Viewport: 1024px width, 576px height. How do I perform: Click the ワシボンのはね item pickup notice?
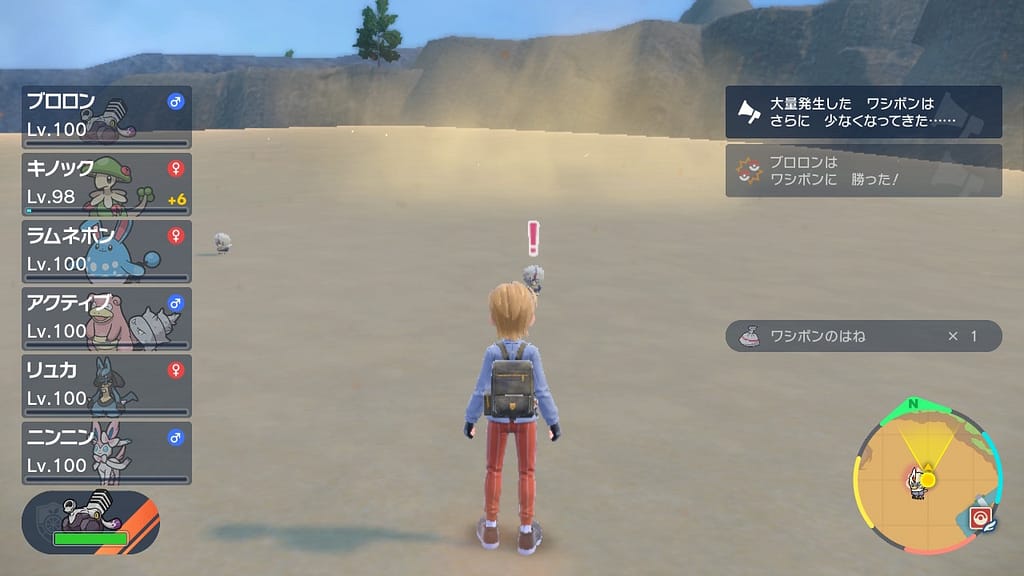point(863,336)
